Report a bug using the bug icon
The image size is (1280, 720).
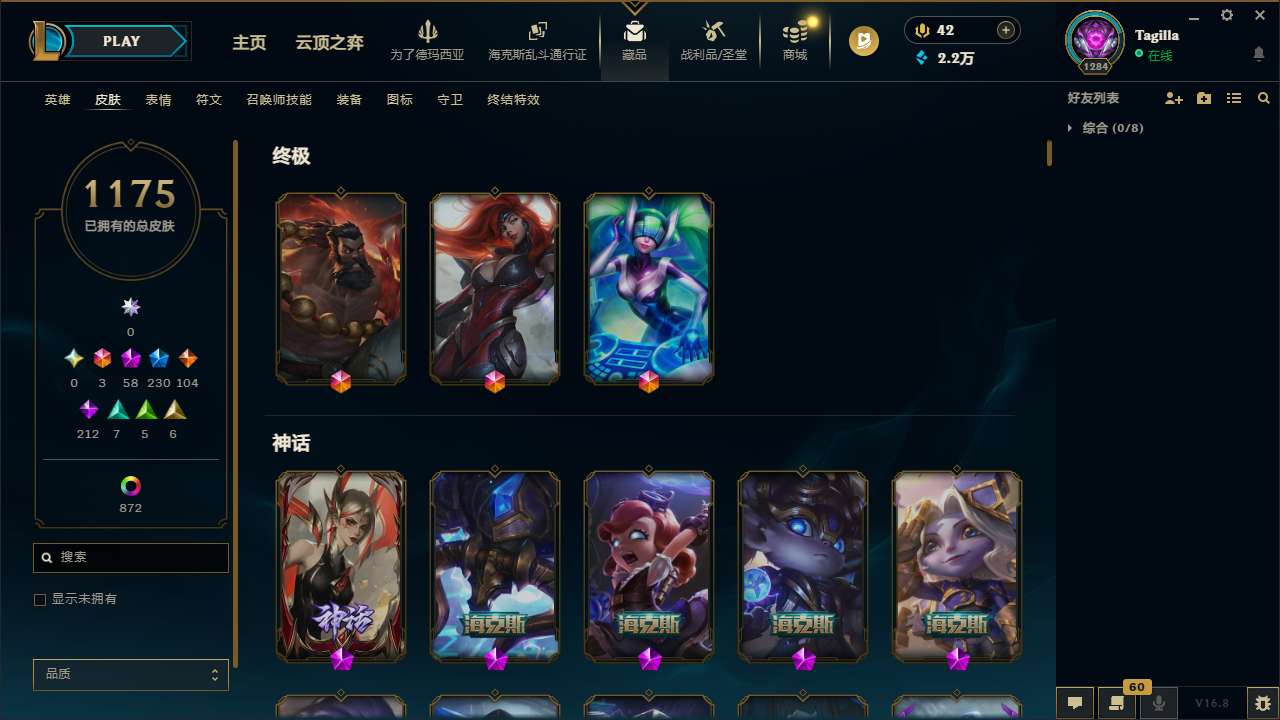(1260, 703)
